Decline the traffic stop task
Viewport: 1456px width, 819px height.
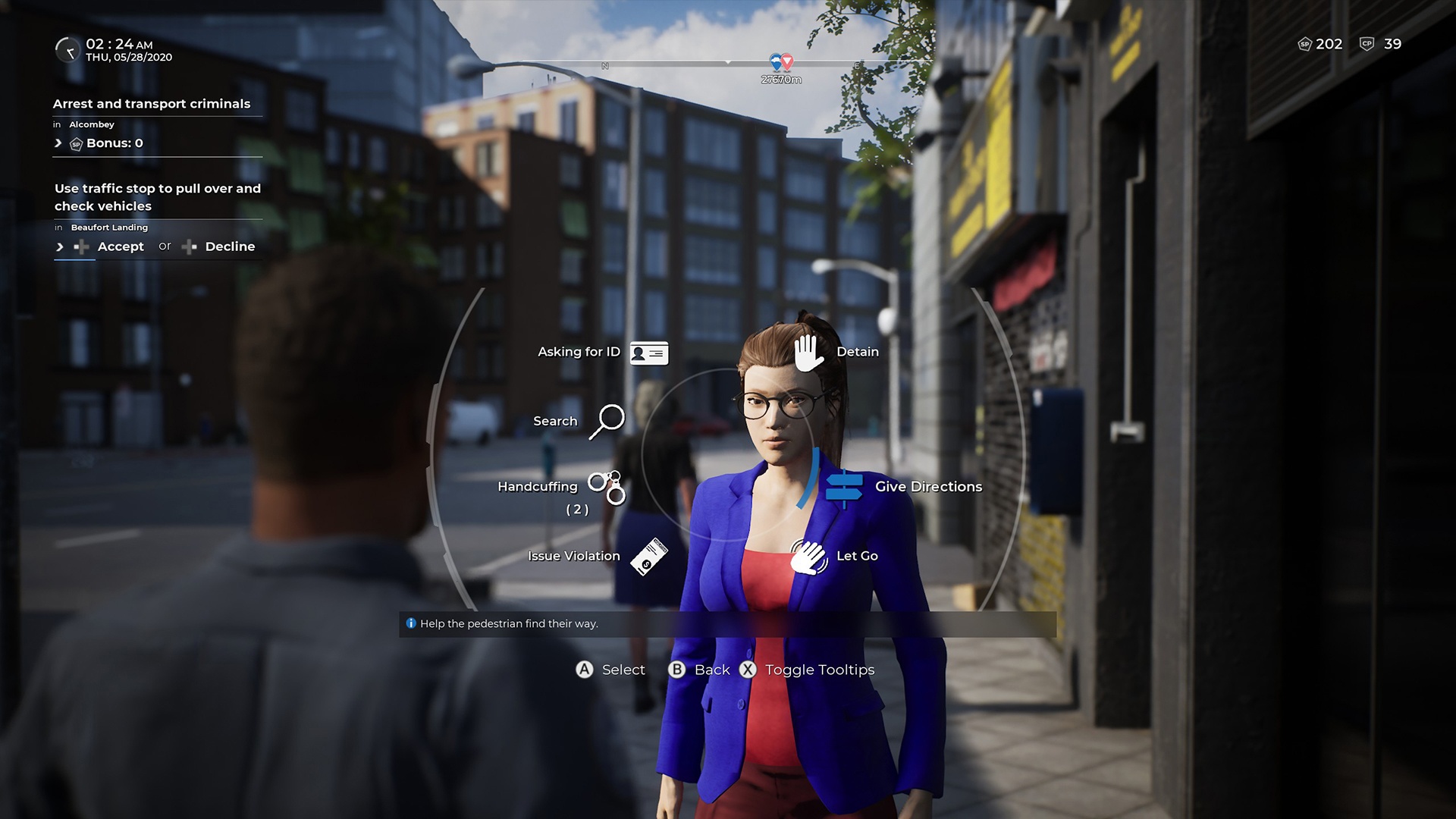tap(229, 246)
